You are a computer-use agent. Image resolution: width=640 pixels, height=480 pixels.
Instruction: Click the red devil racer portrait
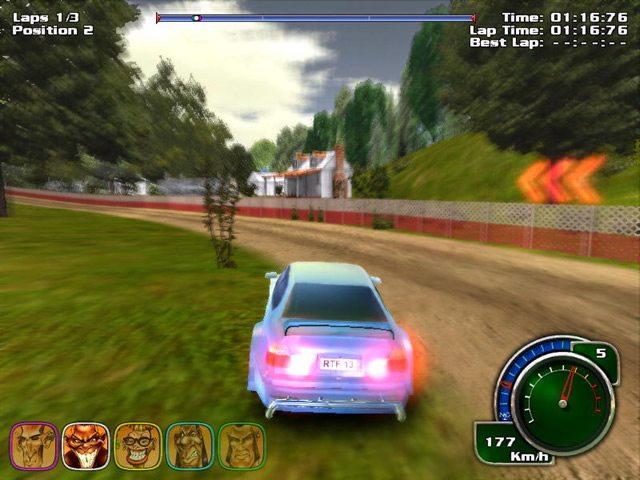click(85, 445)
